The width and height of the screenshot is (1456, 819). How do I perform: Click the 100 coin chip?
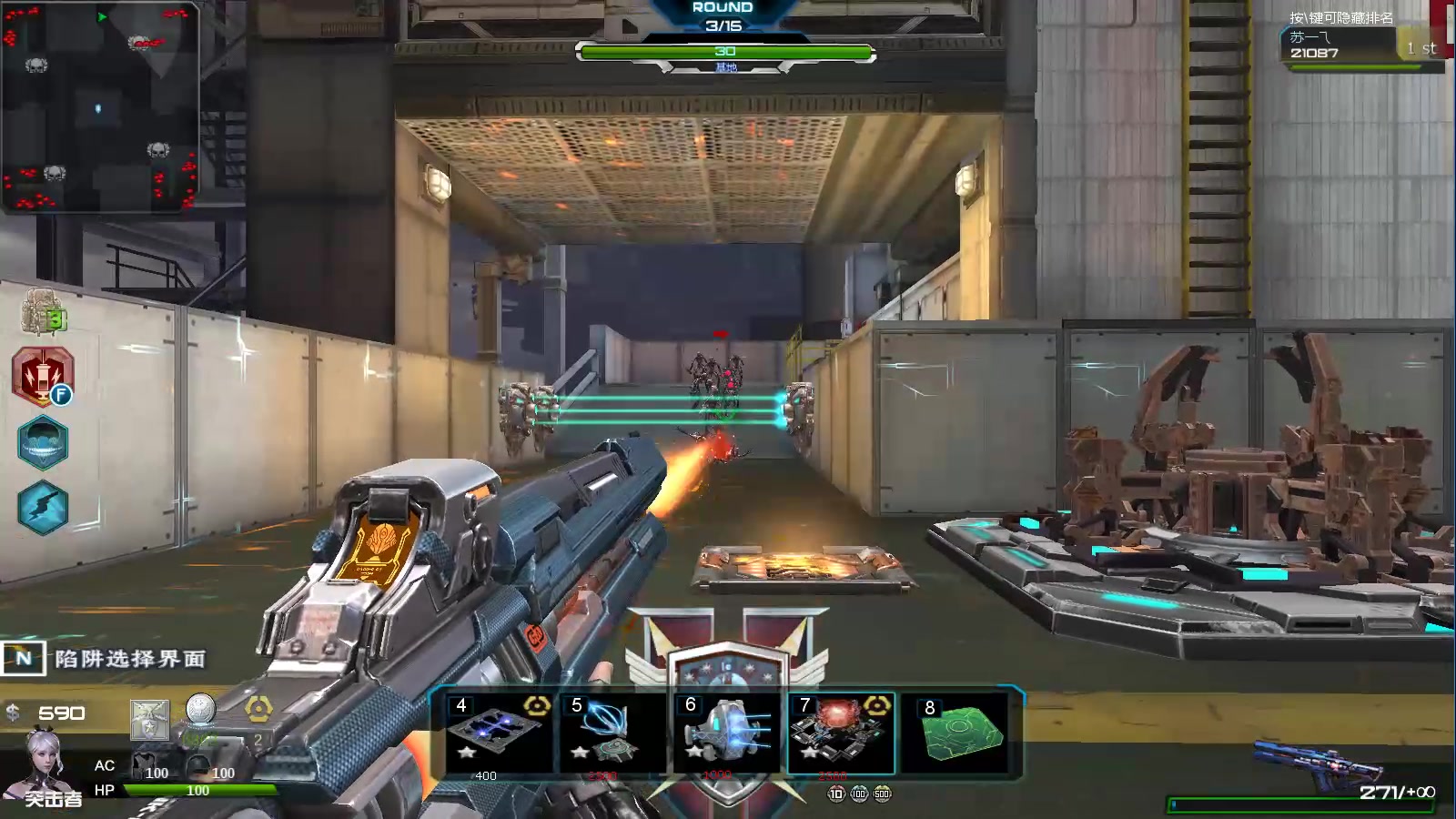tap(859, 794)
